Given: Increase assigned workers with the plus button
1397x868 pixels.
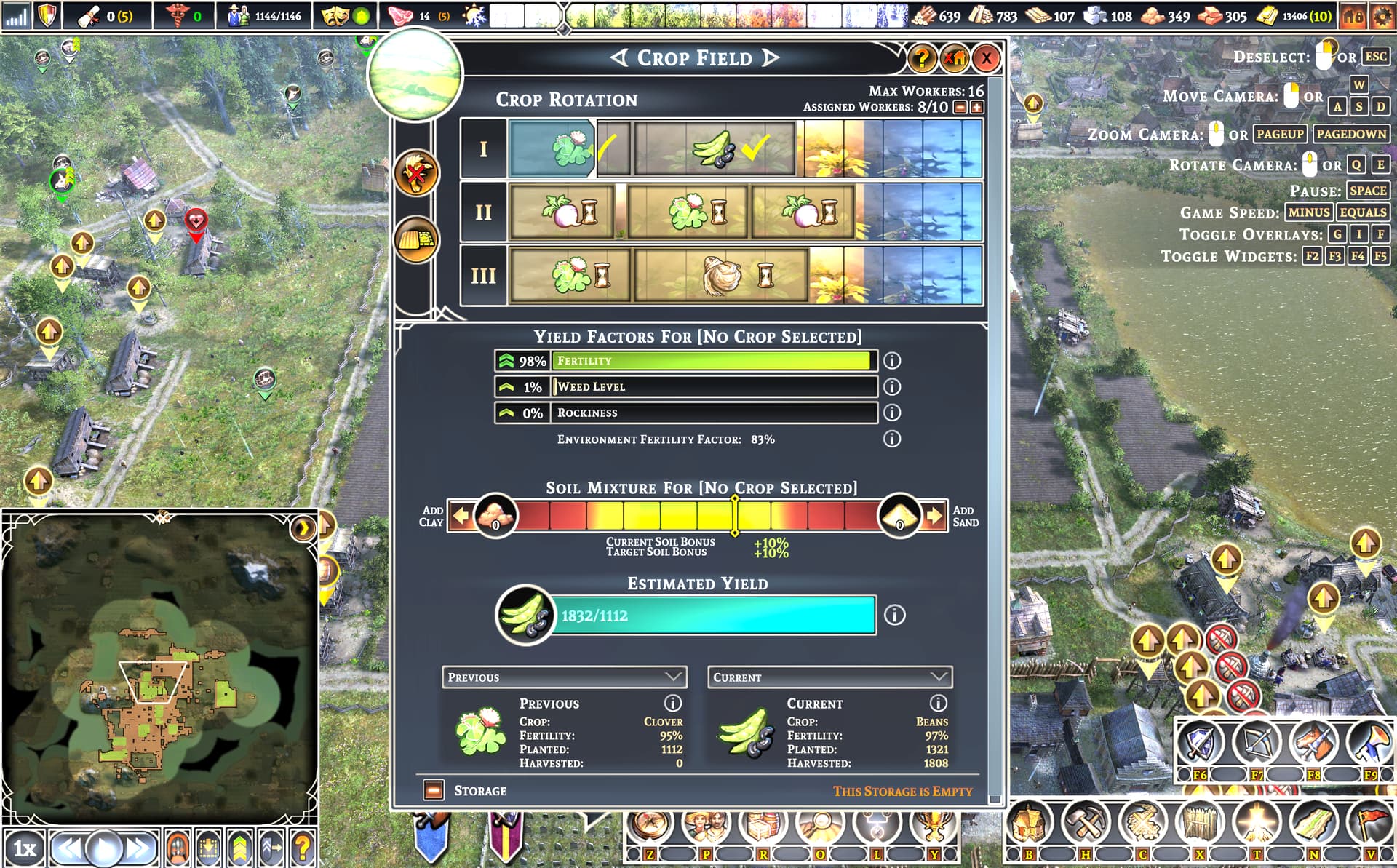Looking at the screenshot, I should 976,108.
